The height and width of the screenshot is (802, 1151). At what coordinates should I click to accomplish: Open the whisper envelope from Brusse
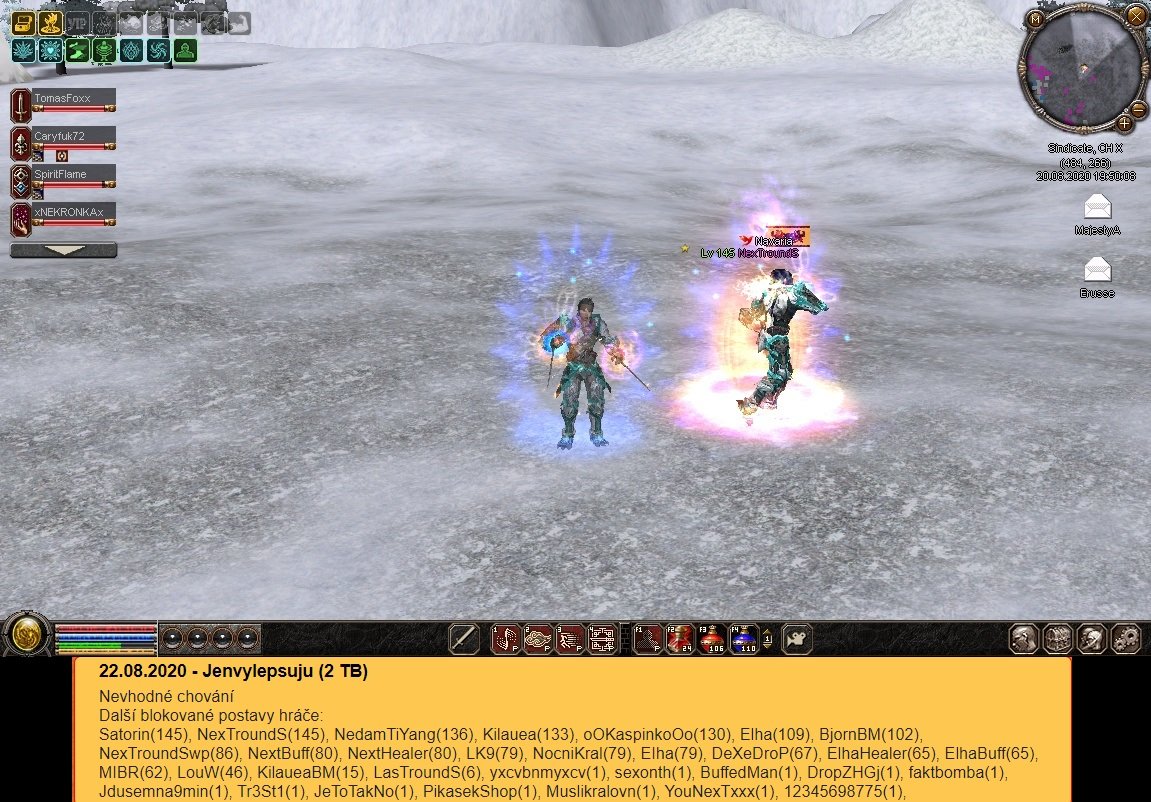coord(1098,270)
